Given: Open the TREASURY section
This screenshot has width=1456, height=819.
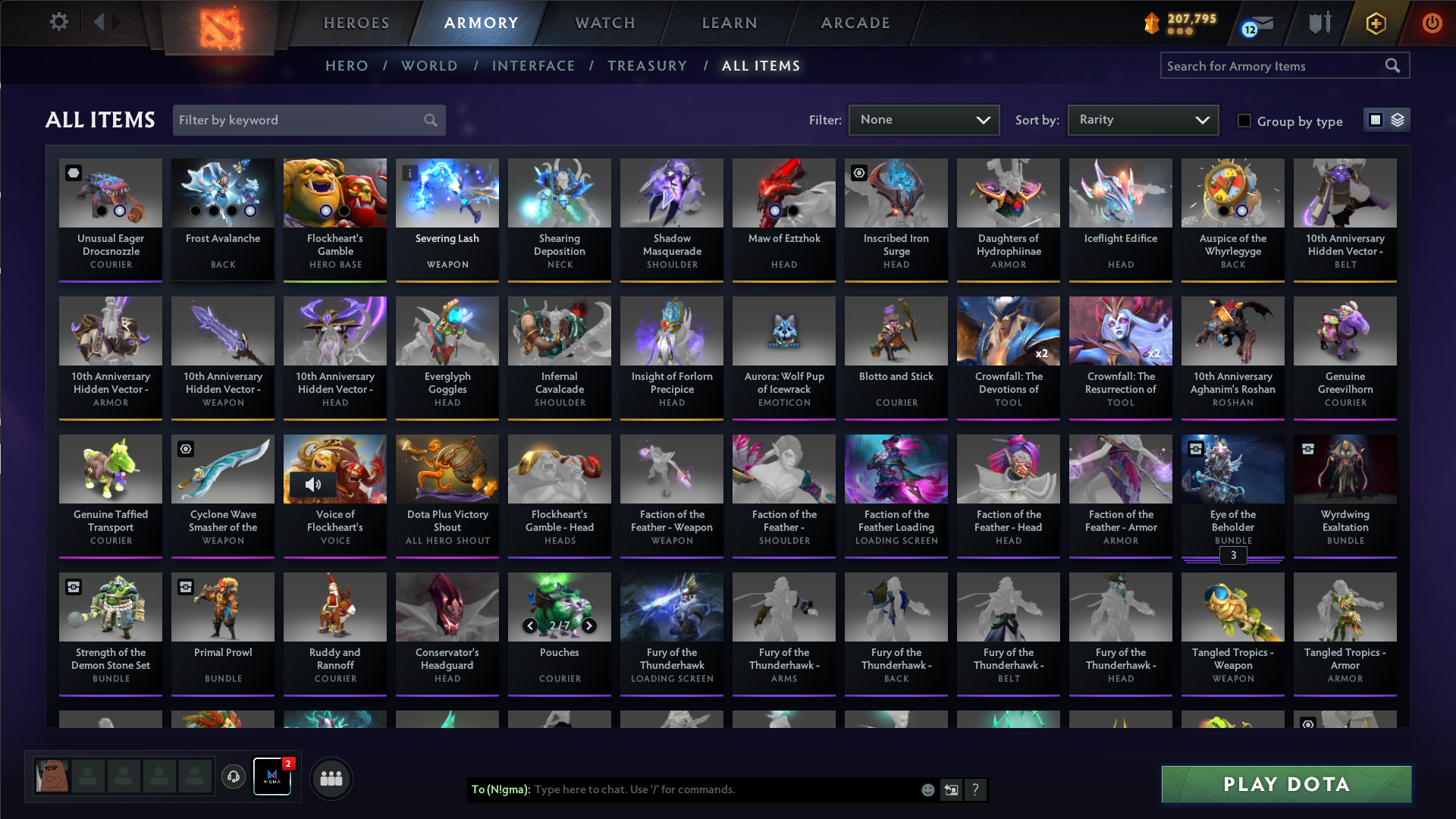Looking at the screenshot, I should 648,66.
